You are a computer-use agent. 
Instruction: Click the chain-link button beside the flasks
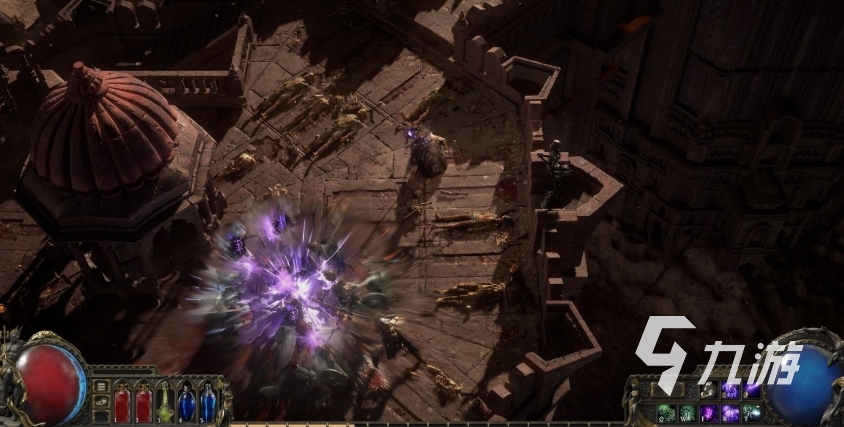coord(100,403)
